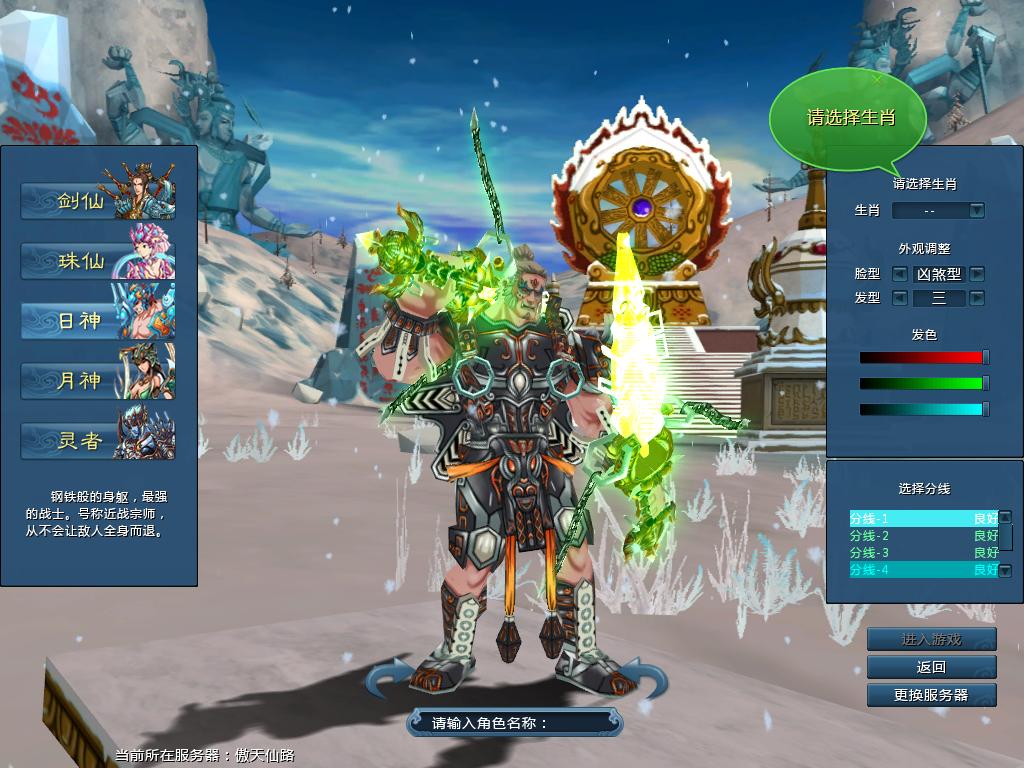Rotate the character with the left arrow
The width and height of the screenshot is (1024, 768).
[x=388, y=678]
